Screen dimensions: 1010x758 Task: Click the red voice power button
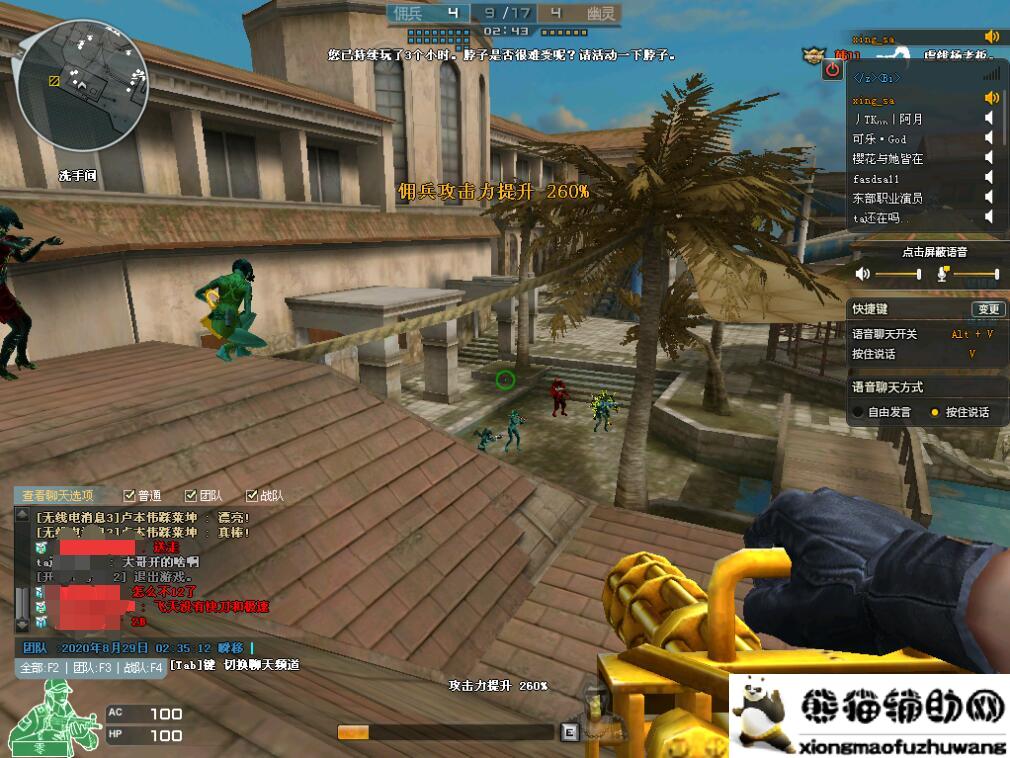point(832,70)
